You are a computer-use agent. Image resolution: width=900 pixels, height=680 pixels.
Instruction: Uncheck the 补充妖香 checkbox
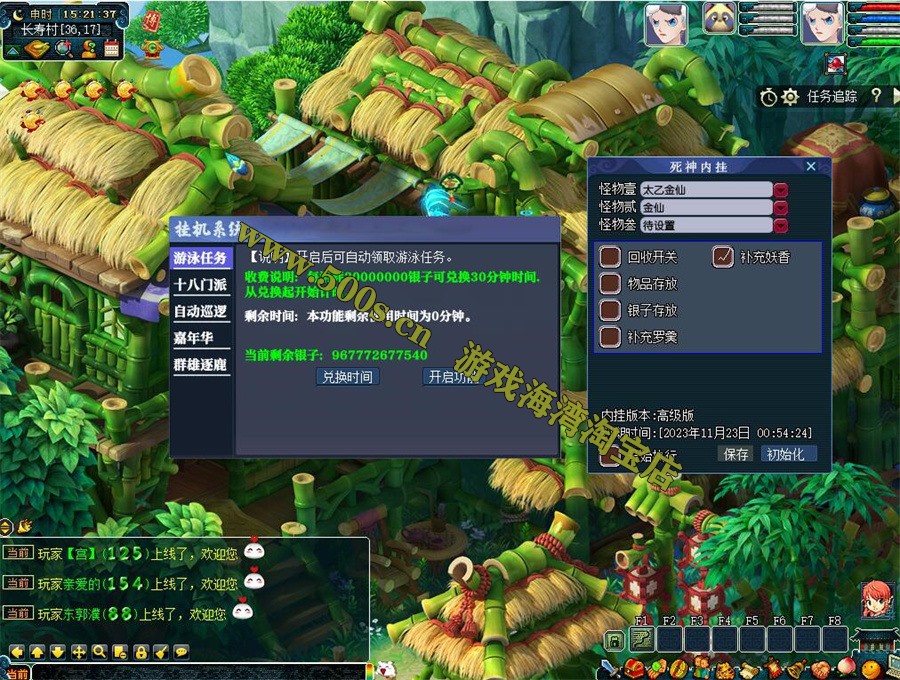(x=723, y=257)
